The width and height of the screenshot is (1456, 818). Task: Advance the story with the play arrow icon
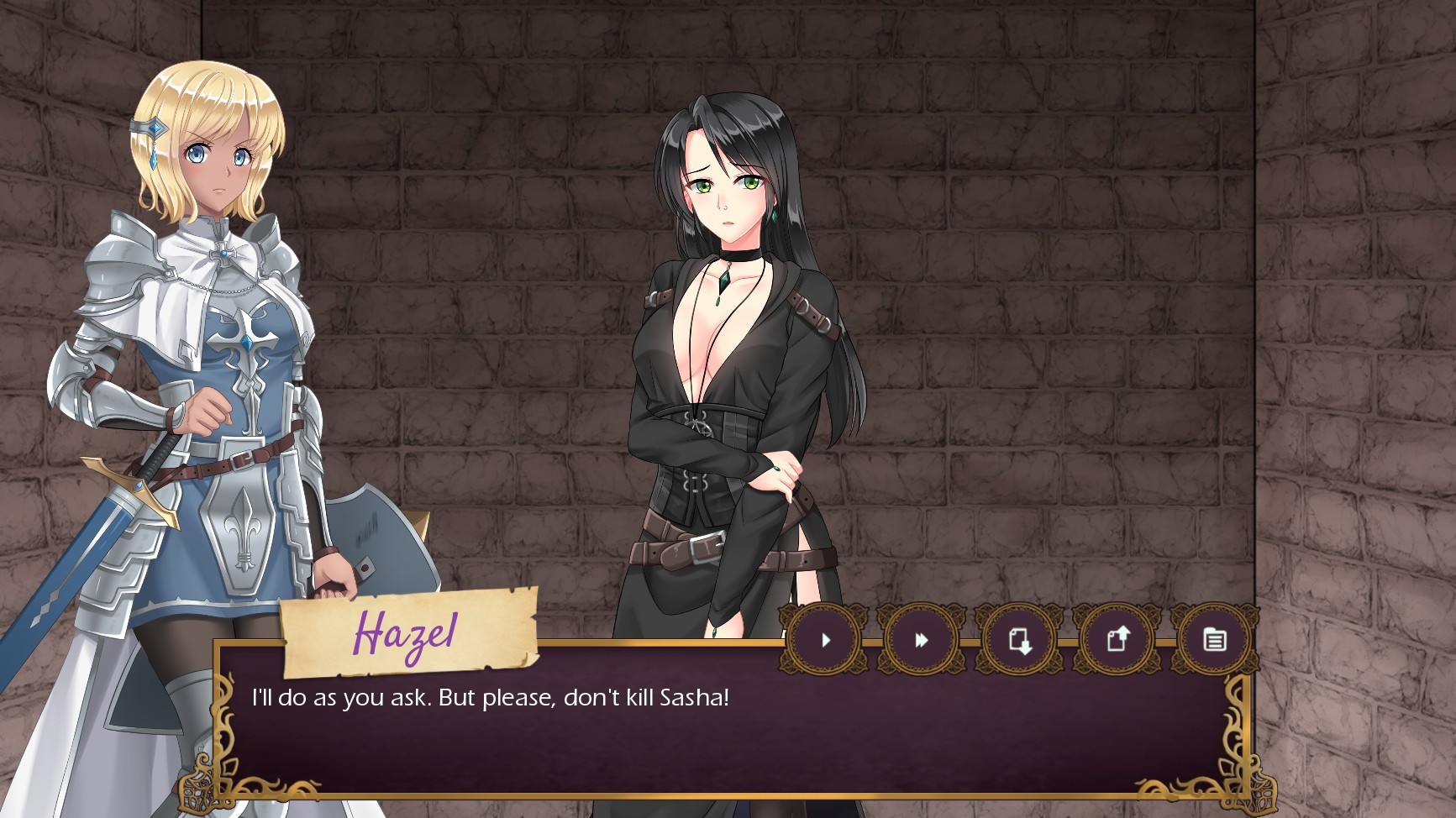(826, 639)
